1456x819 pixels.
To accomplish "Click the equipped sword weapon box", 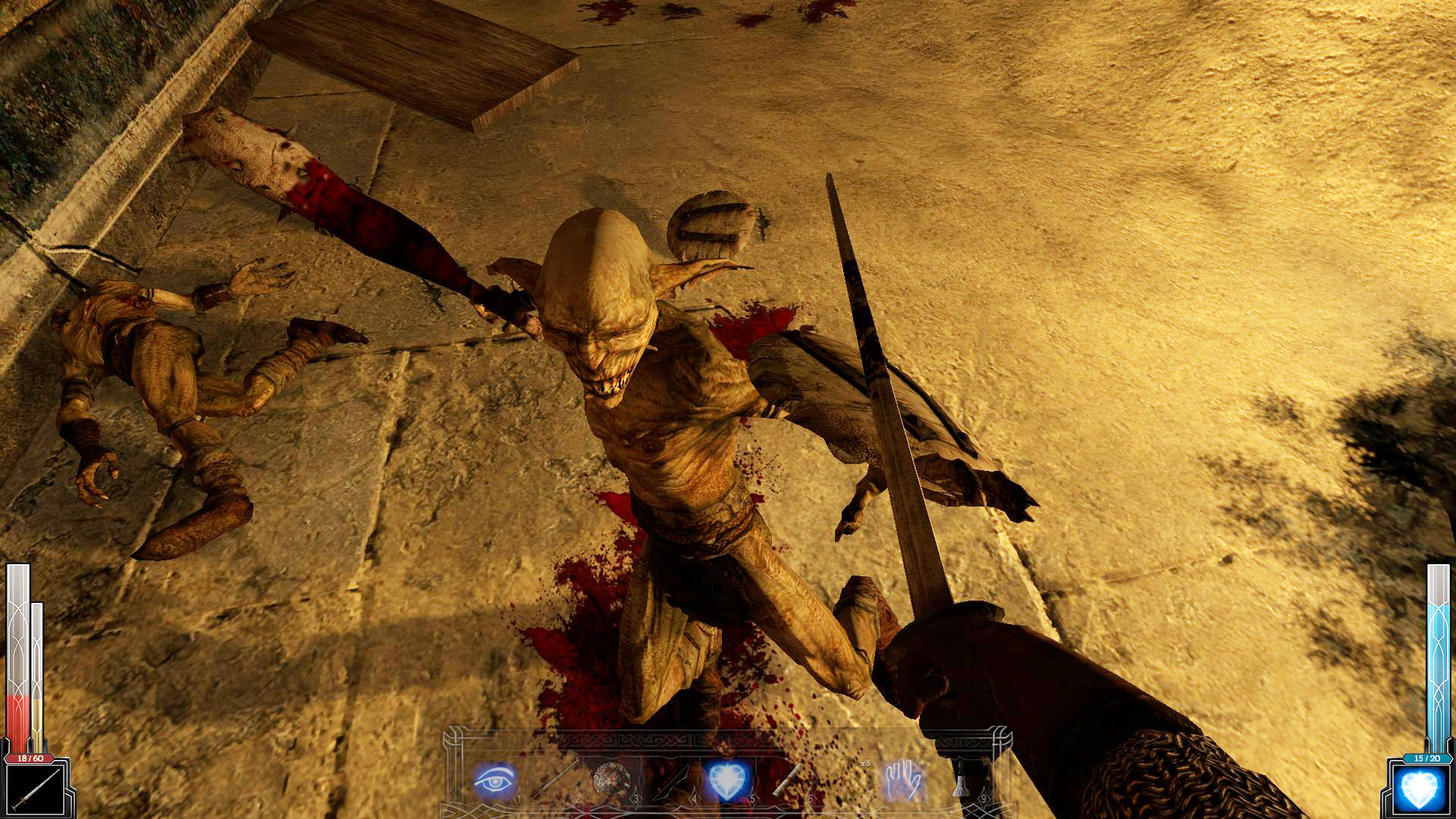I will pyautogui.click(x=34, y=790).
